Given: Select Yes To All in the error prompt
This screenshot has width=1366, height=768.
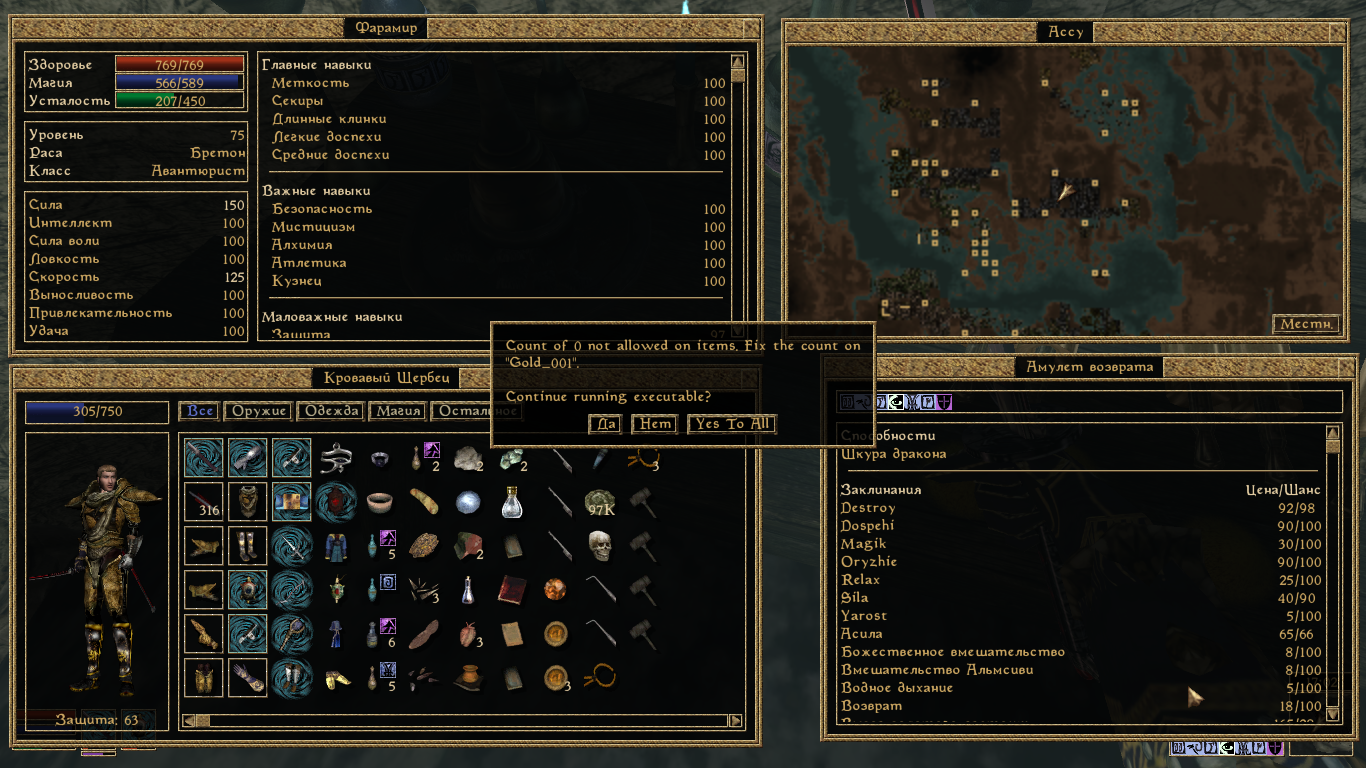Looking at the screenshot, I should point(733,424).
